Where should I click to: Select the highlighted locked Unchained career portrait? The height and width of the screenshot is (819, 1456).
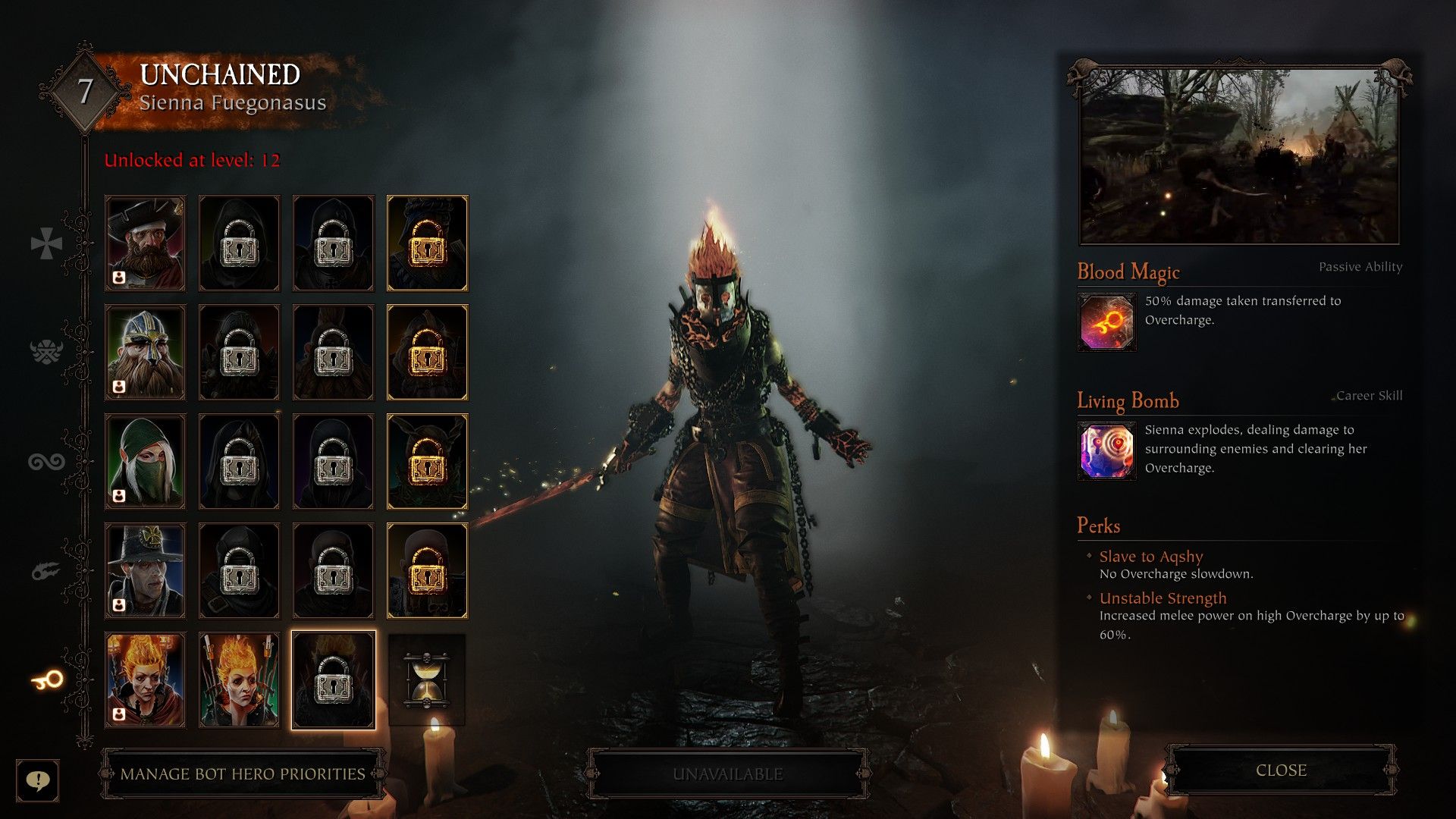[x=334, y=679]
